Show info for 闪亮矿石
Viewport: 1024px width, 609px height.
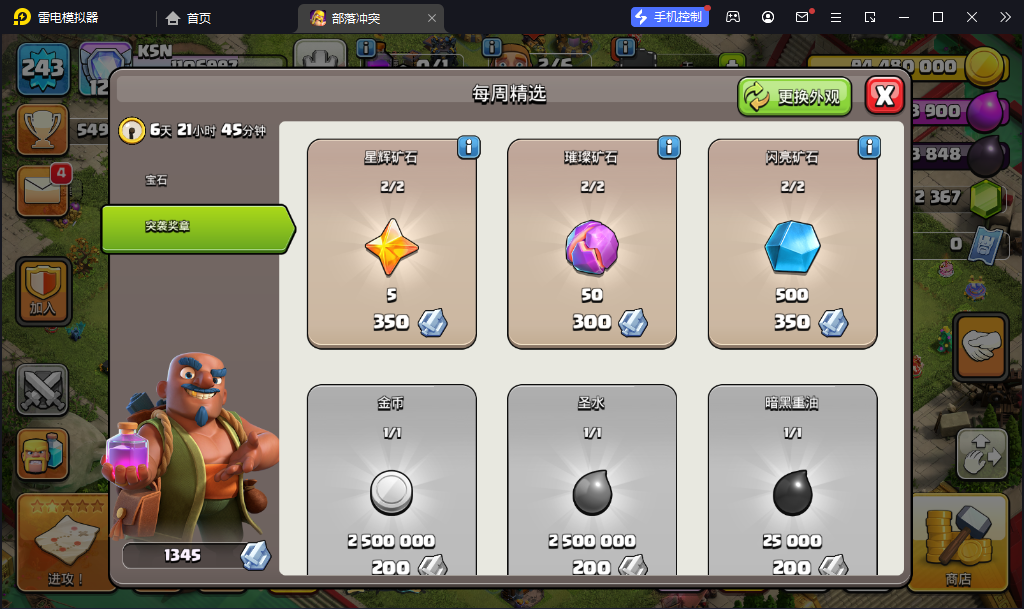[869, 148]
